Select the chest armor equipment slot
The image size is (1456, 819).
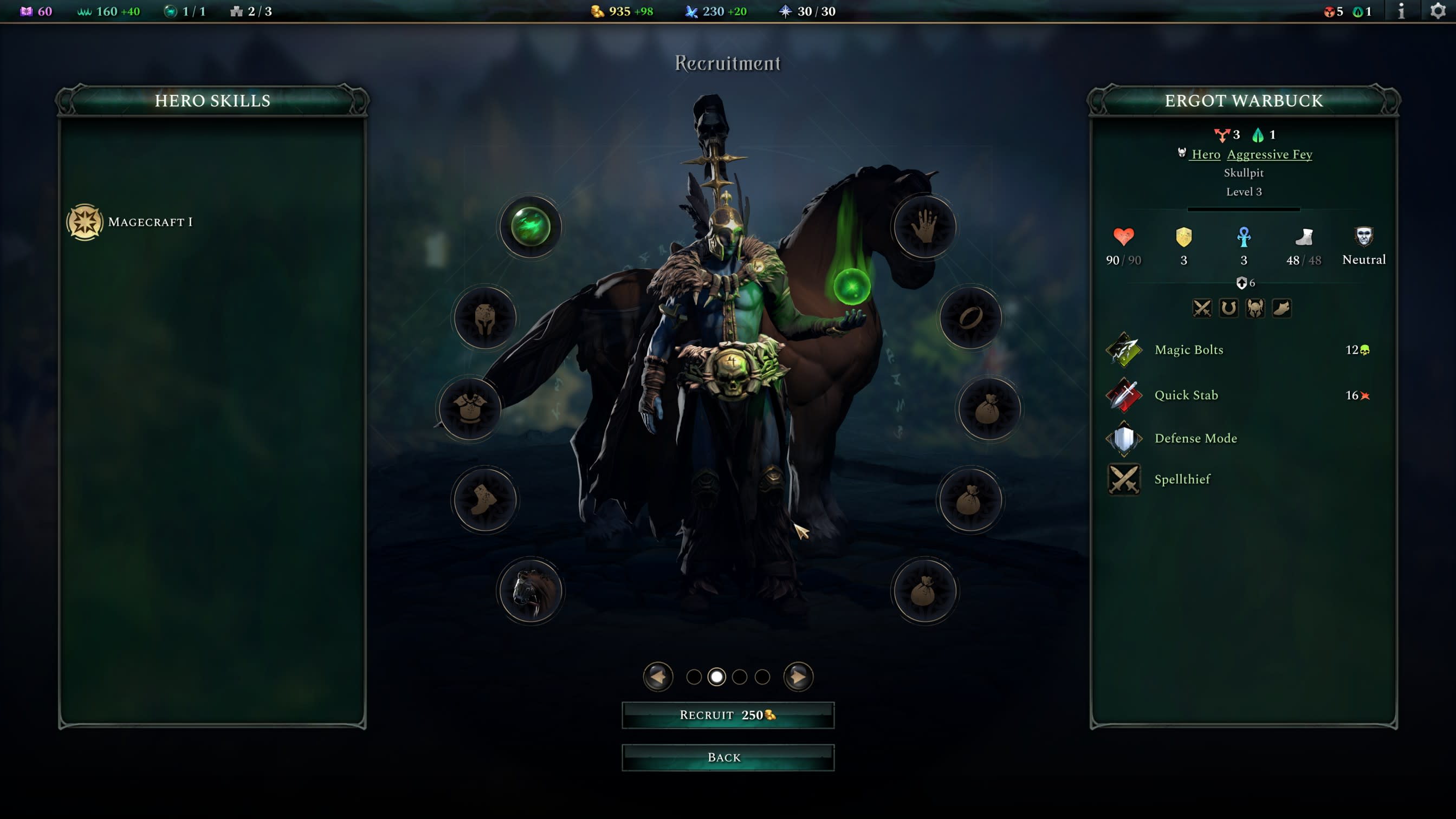point(469,408)
